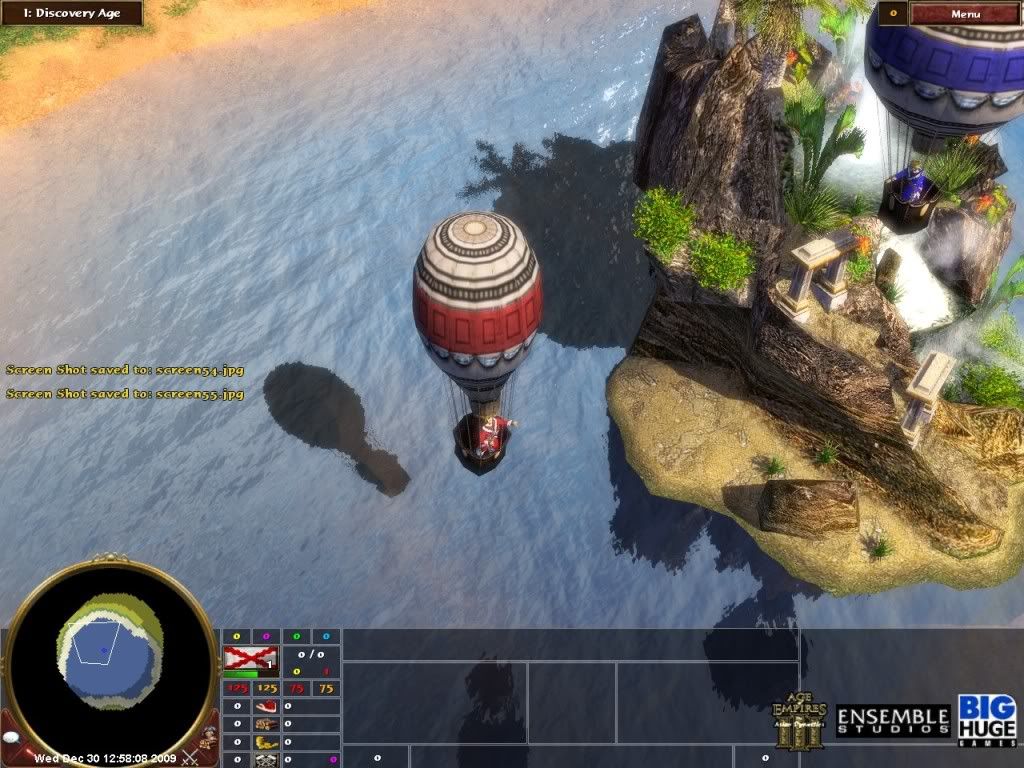1024x768 pixels.
Task: Select the Discovery Age indicator
Action: [x=71, y=13]
